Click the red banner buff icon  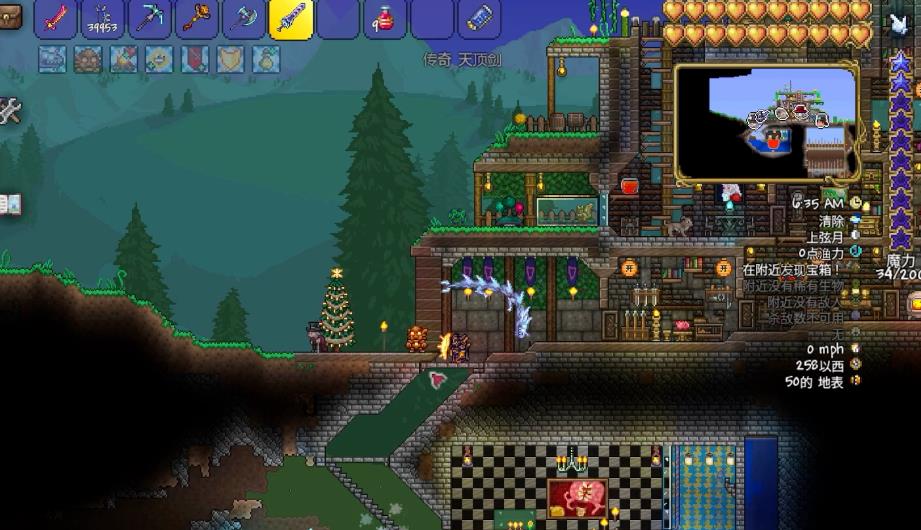pos(195,59)
